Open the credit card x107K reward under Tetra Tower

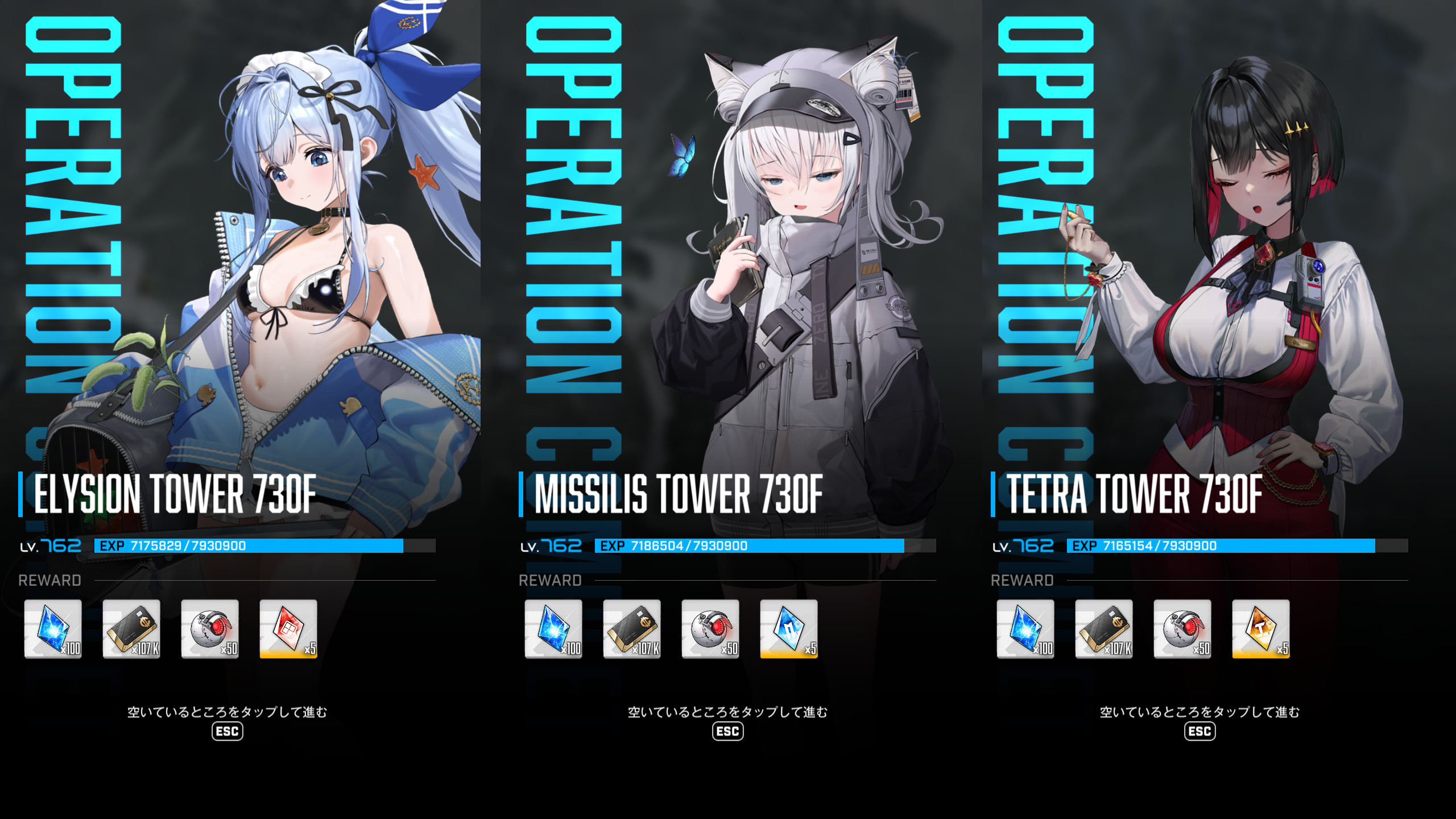[1104, 628]
